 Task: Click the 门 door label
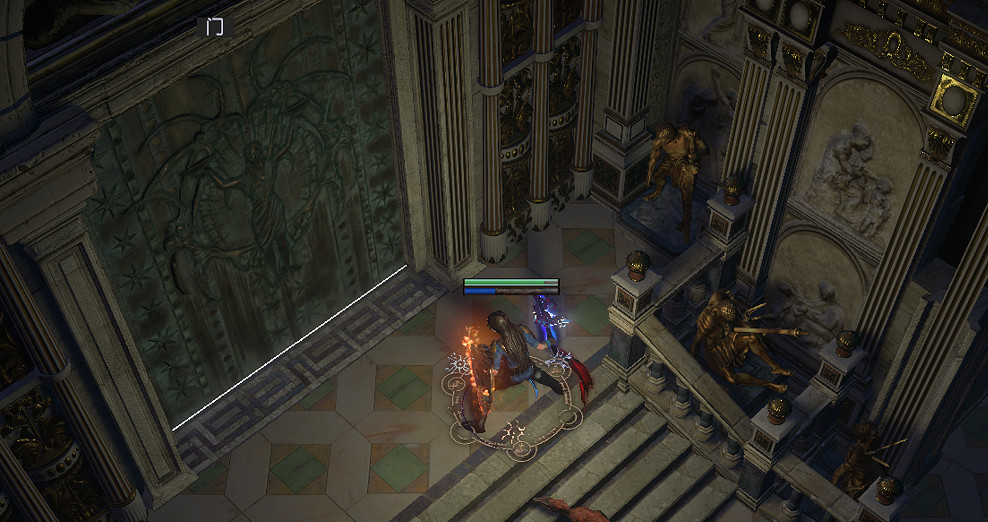coord(215,26)
